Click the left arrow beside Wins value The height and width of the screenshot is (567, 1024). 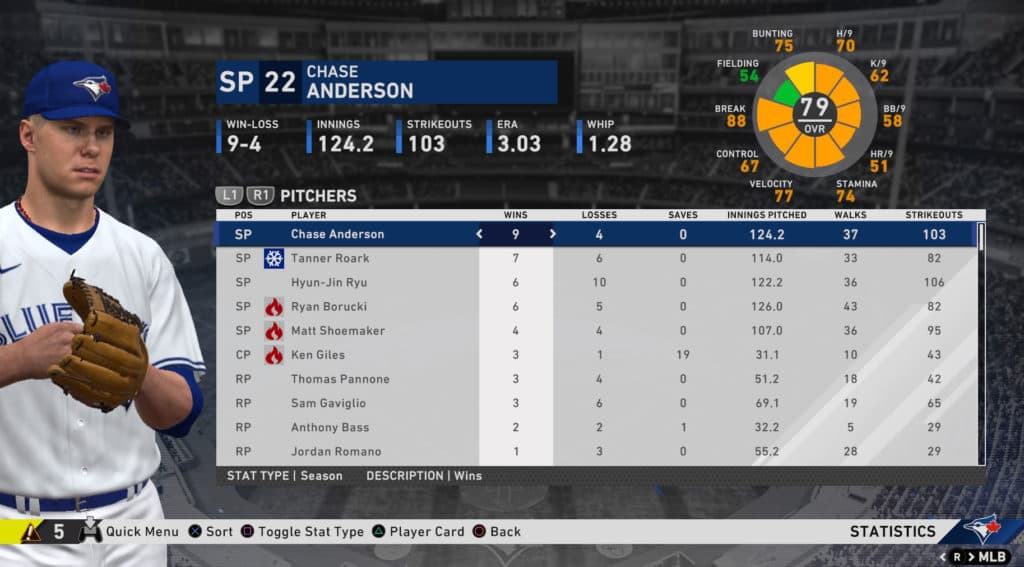pyautogui.click(x=479, y=234)
